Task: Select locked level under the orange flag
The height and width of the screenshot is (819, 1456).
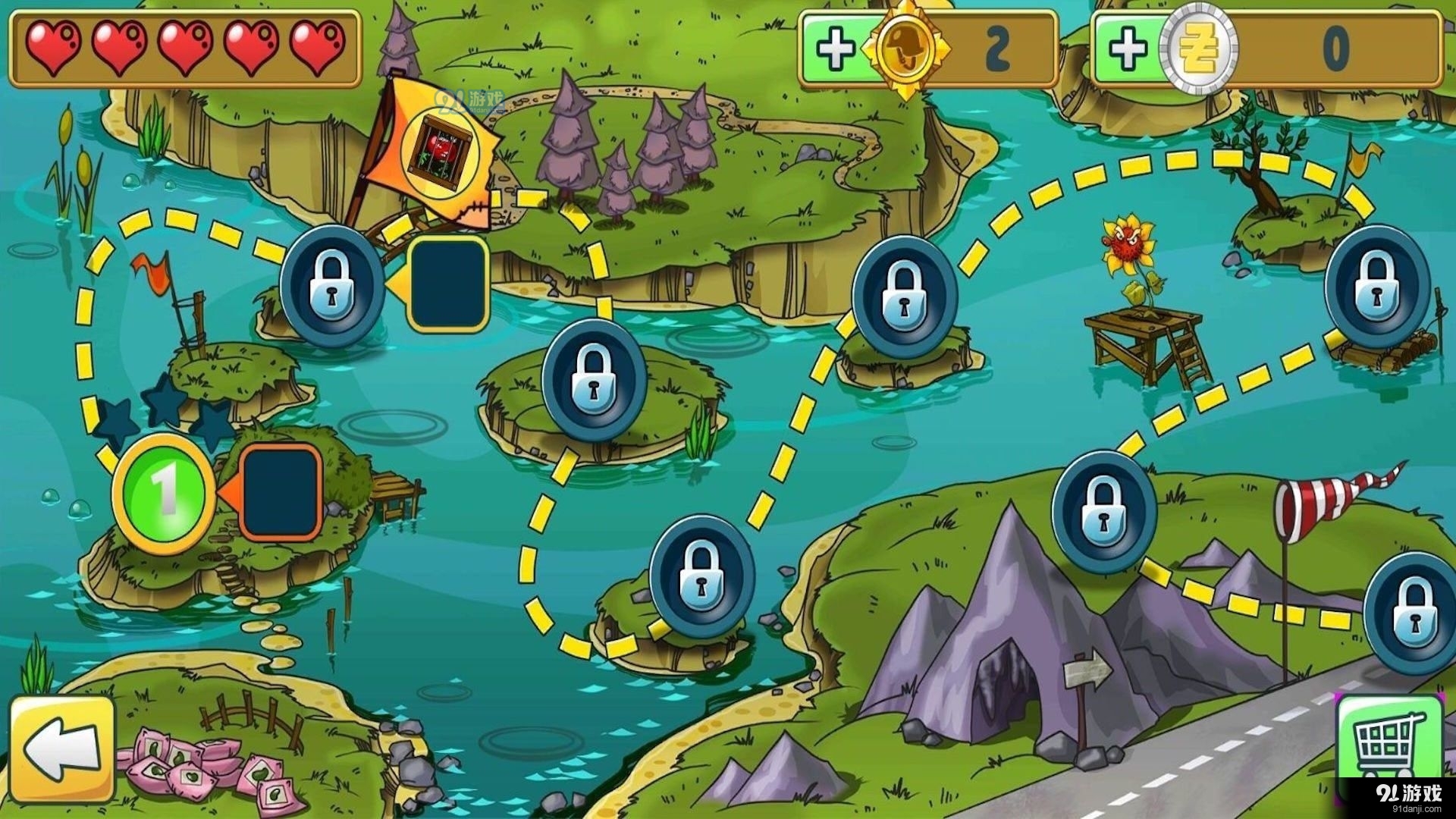Action: click(x=332, y=285)
